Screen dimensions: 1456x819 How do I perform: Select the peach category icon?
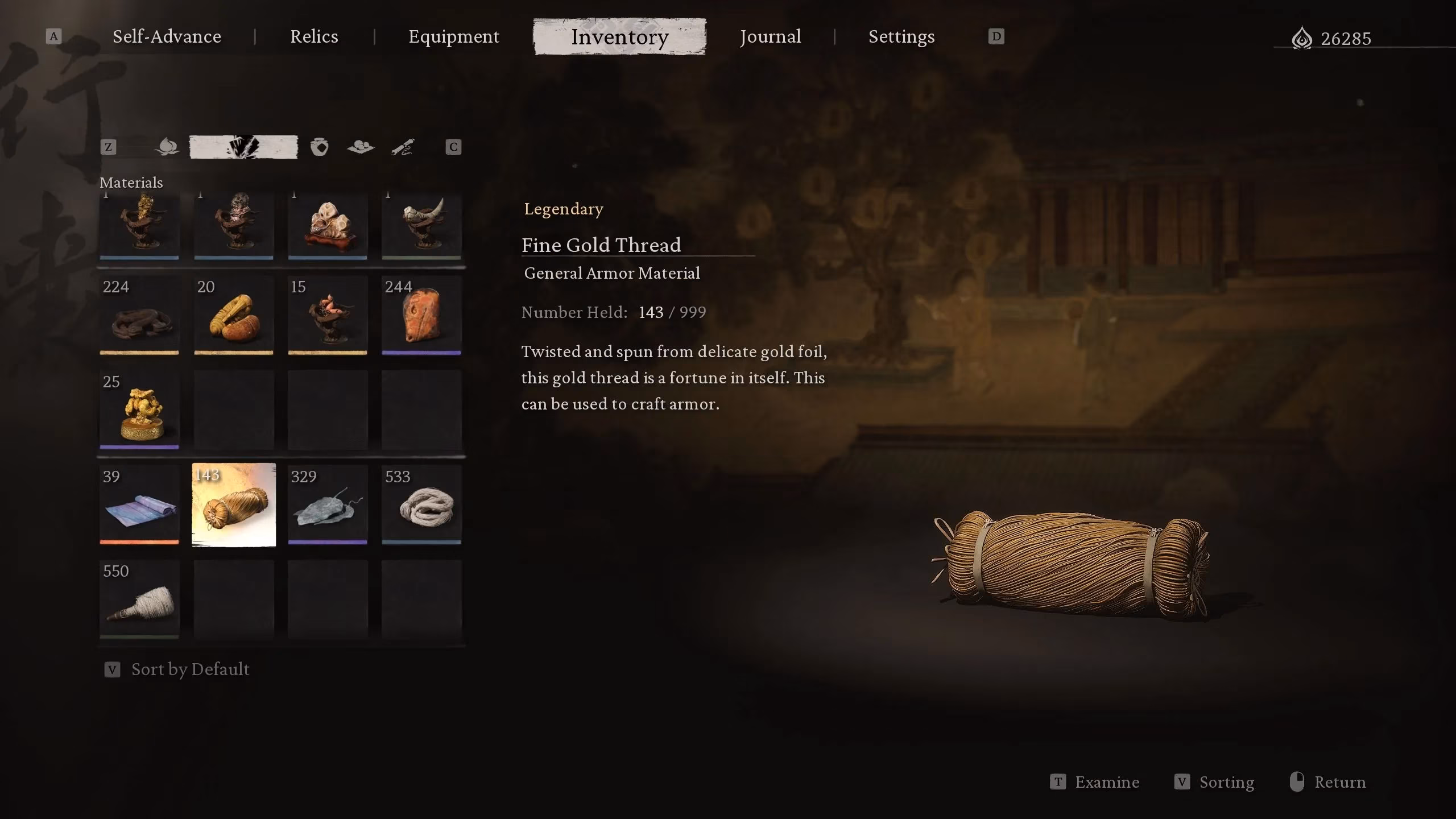point(167,147)
